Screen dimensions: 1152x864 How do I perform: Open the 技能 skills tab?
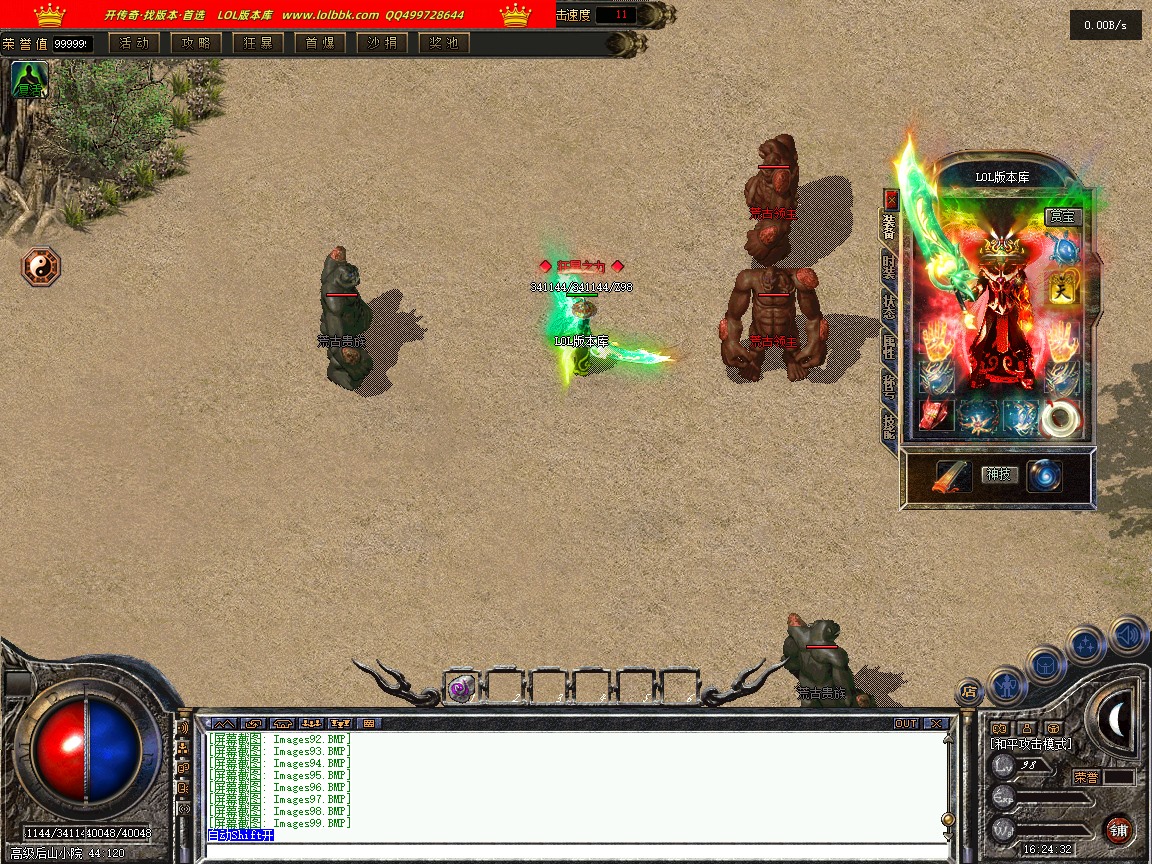point(889,427)
